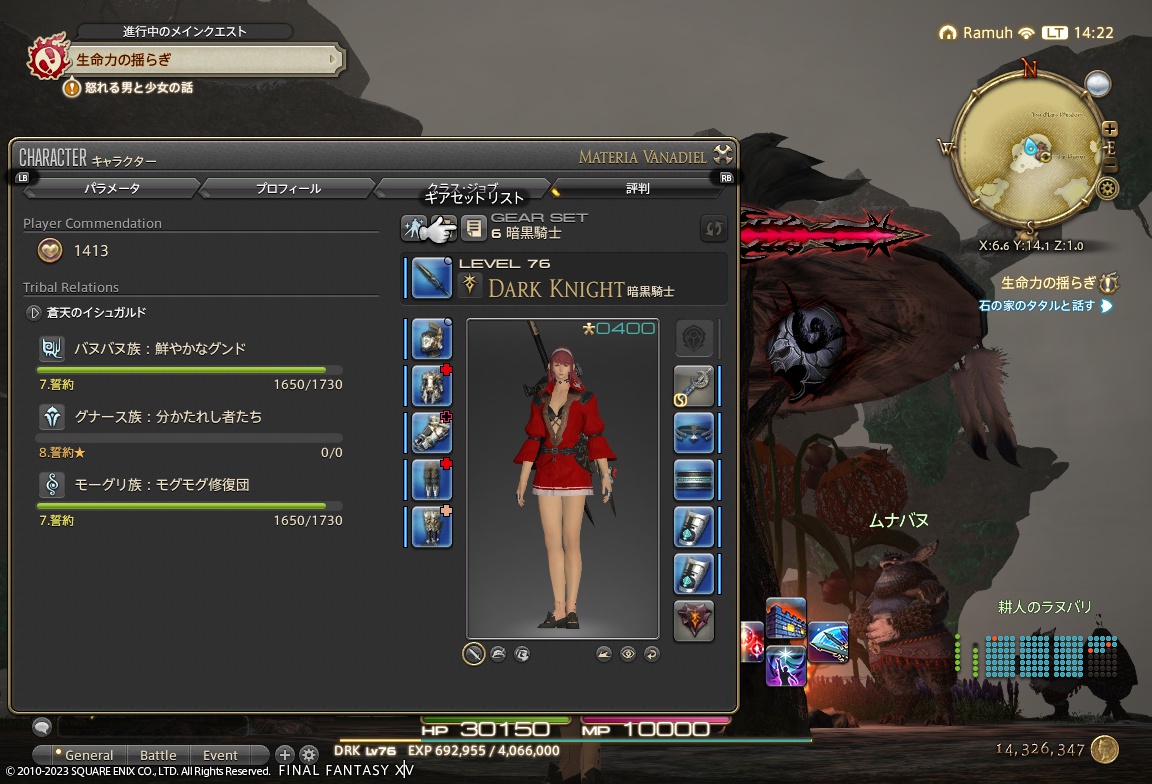Close the Character window
Image resolution: width=1152 pixels, height=784 pixels.
click(x=723, y=155)
